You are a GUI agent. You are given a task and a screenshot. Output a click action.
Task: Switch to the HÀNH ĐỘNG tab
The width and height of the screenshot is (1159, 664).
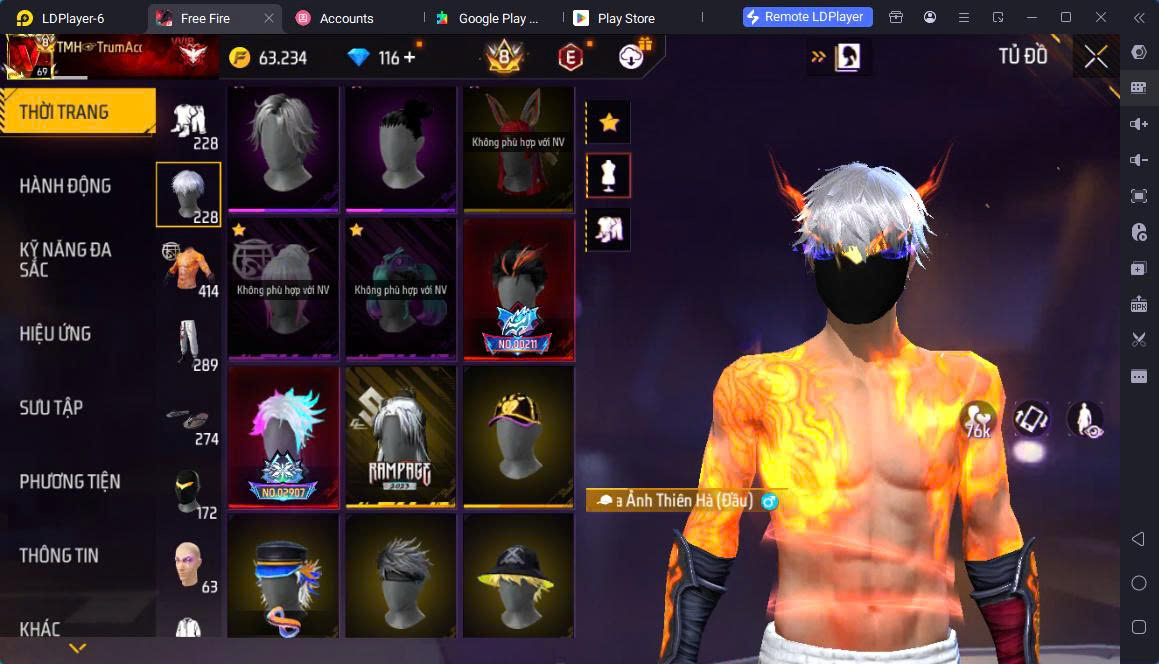coord(66,185)
